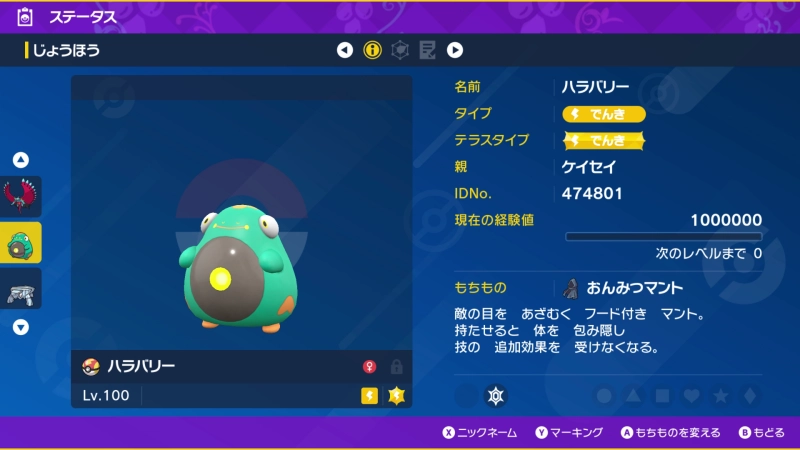This screenshot has height=450, width=800.
Task: Select the highlighted Bellibolt party slot
Action: [21, 243]
